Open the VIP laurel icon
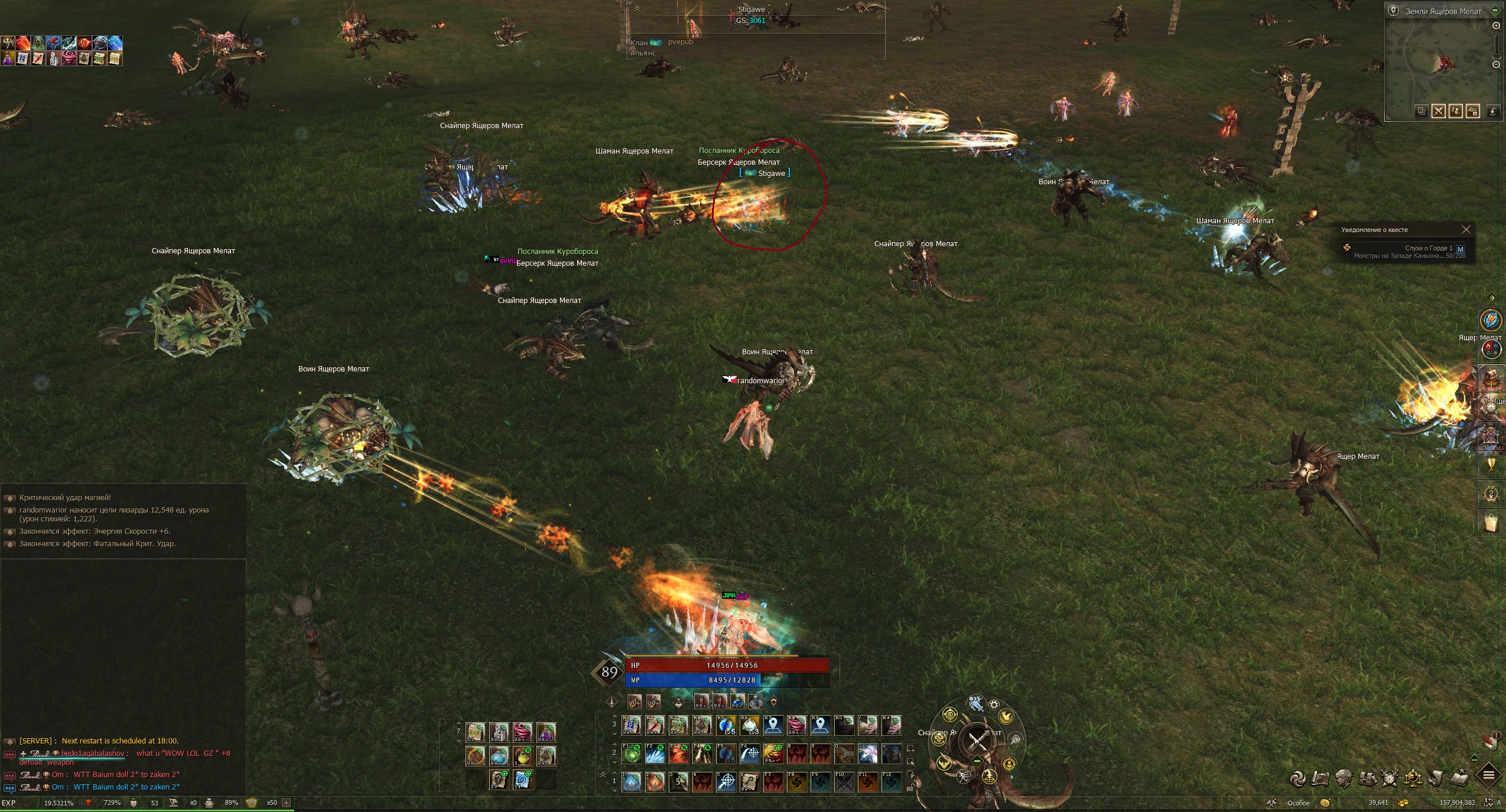This screenshot has height=812, width=1506. 1491,494
